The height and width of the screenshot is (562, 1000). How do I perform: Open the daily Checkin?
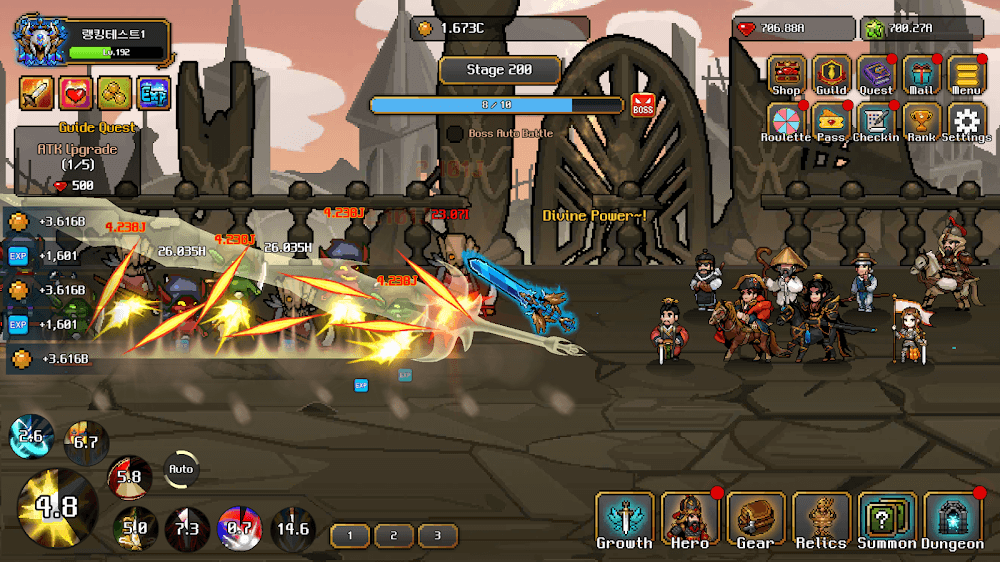tap(876, 123)
